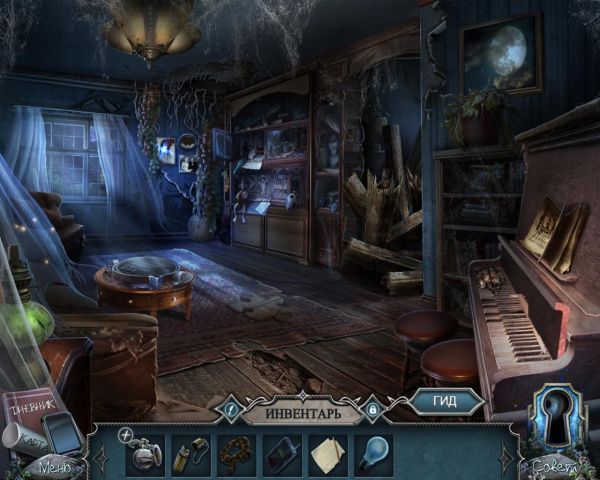Select the lighter inventory slot

coord(189,454)
